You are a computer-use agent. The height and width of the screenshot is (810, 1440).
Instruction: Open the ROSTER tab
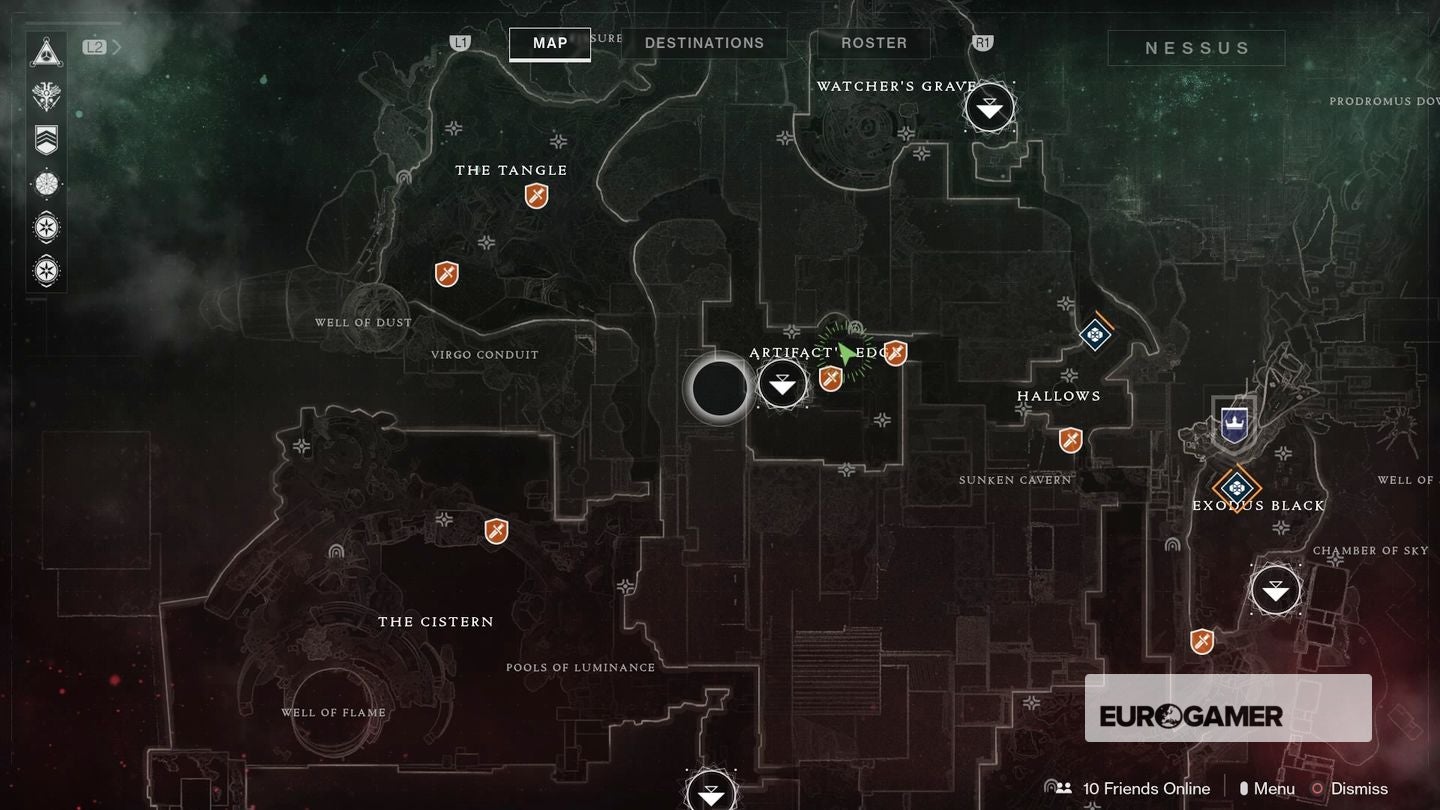click(x=872, y=43)
